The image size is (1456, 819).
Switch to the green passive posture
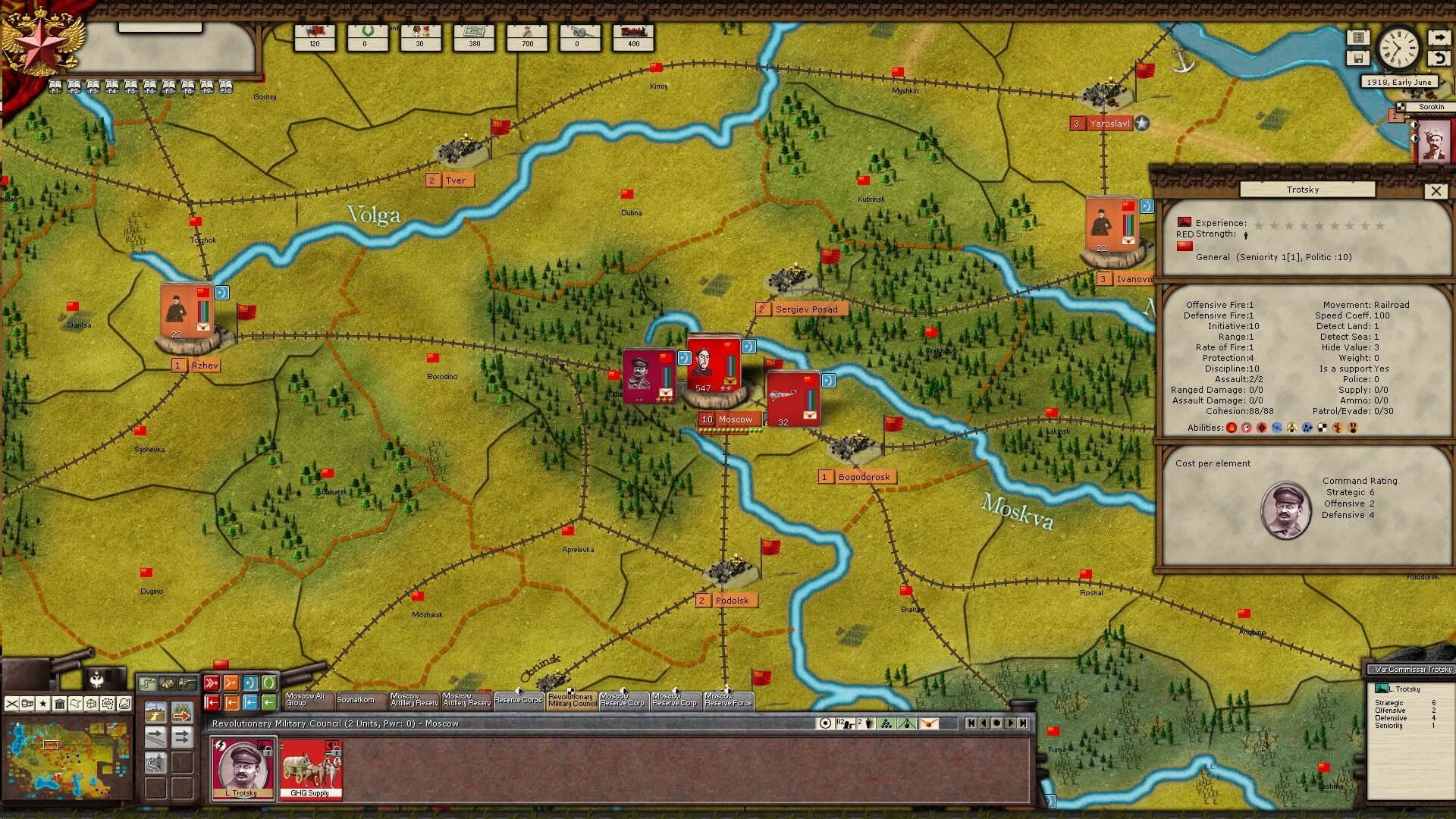click(270, 683)
